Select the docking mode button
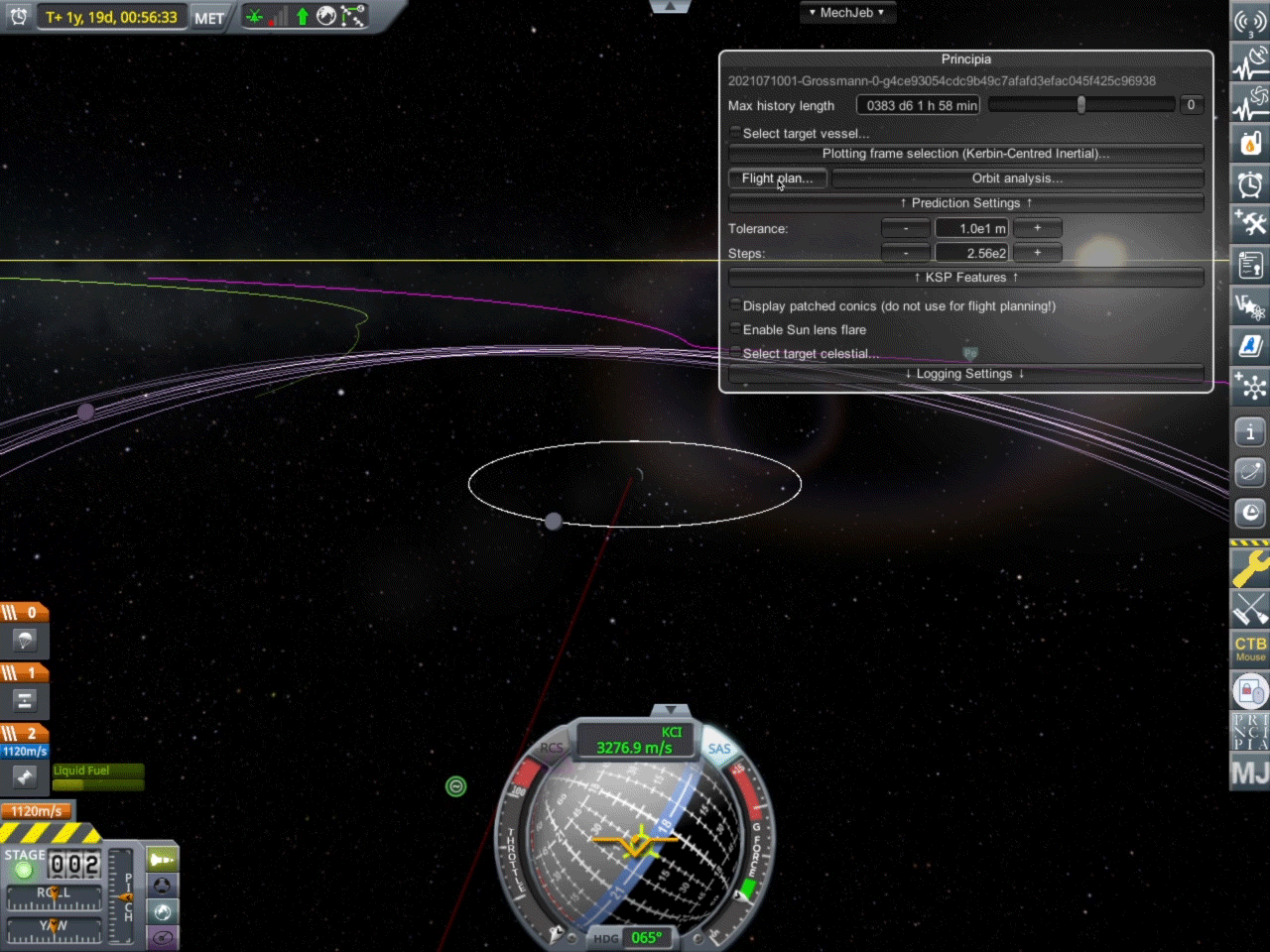This screenshot has height=952, width=1270. tap(163, 886)
